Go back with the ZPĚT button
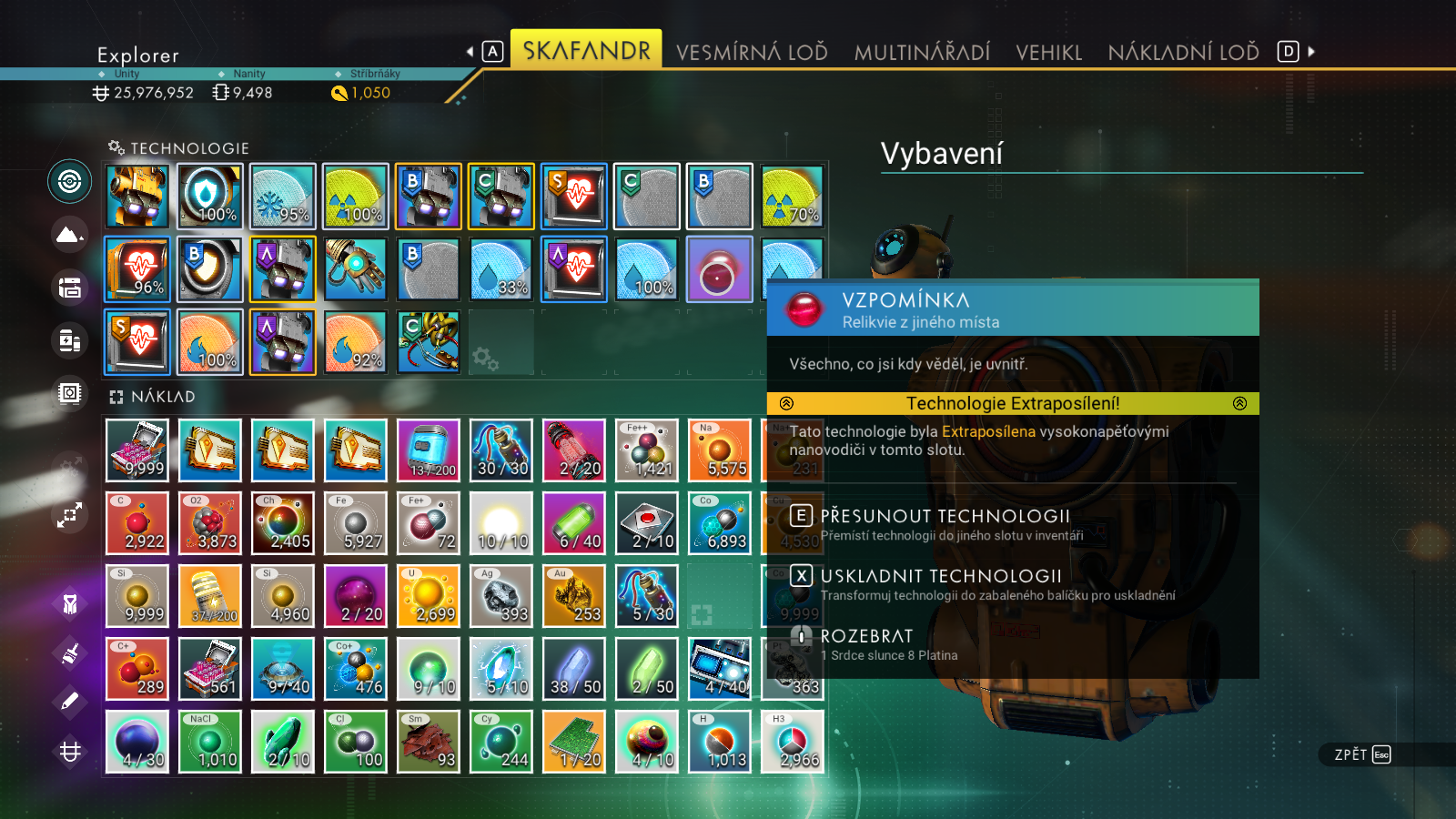This screenshot has height=819, width=1456. (1361, 754)
